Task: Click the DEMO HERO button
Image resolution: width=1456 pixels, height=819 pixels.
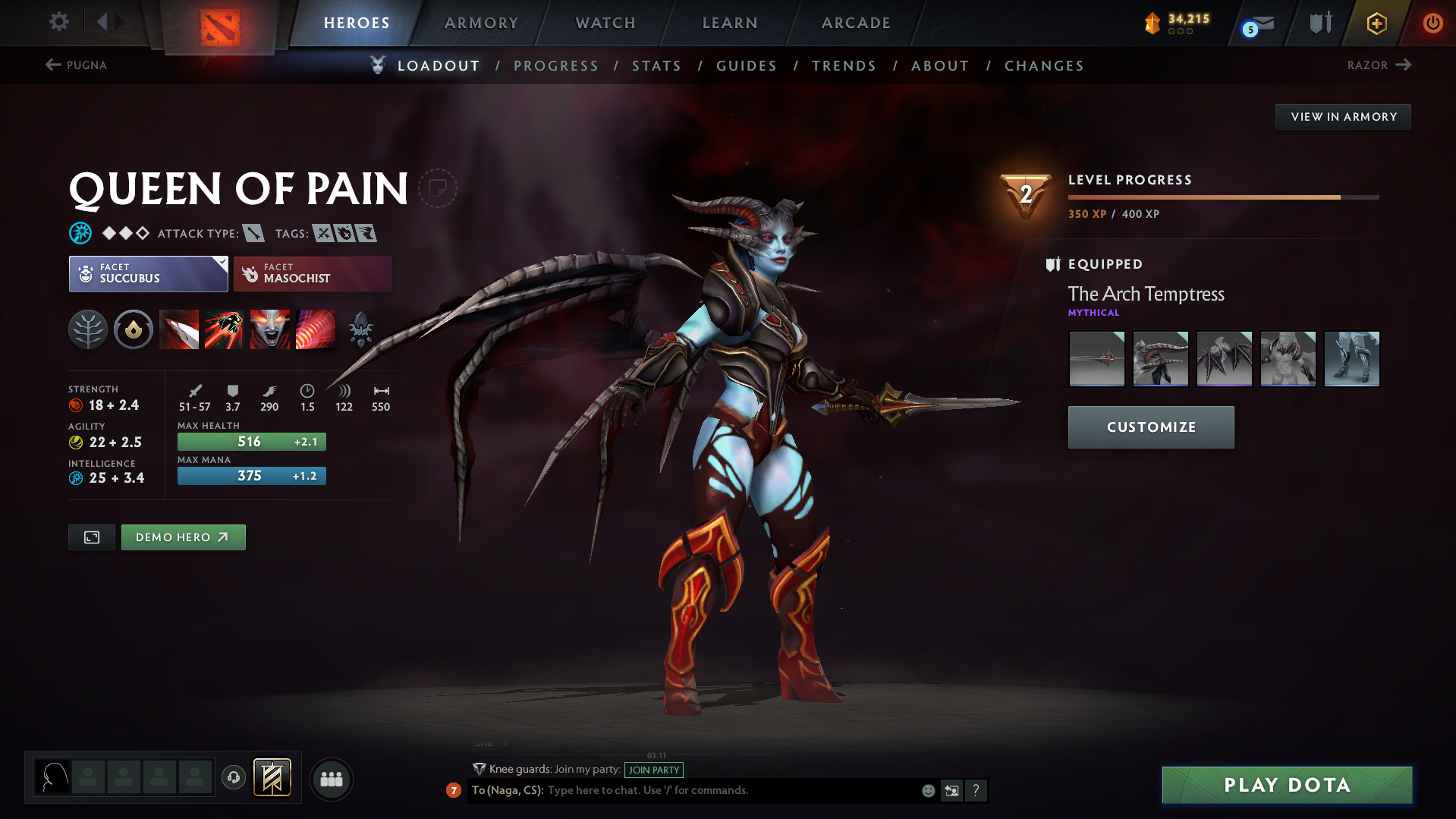Action: [x=183, y=537]
